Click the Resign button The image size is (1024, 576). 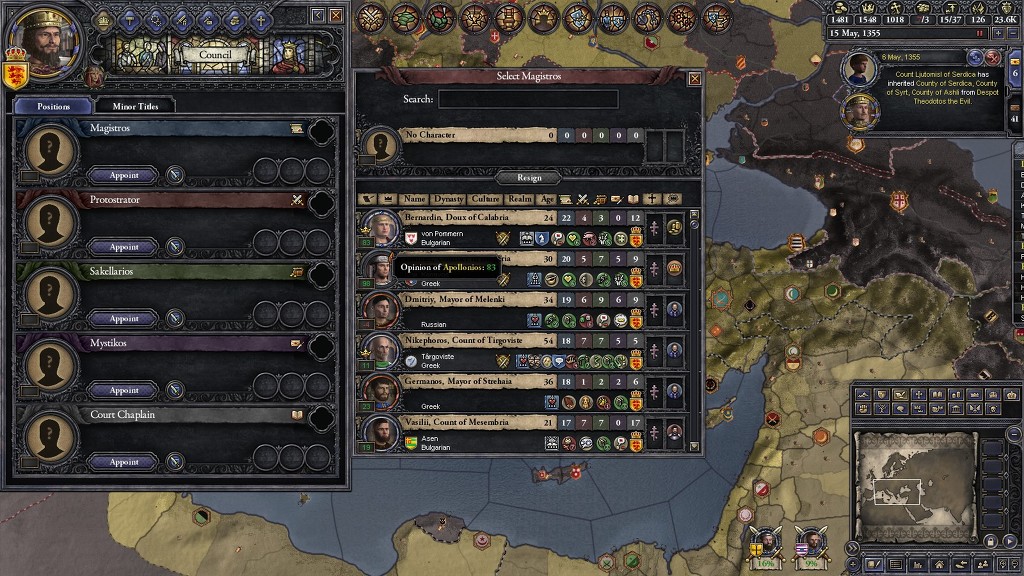pyautogui.click(x=529, y=178)
